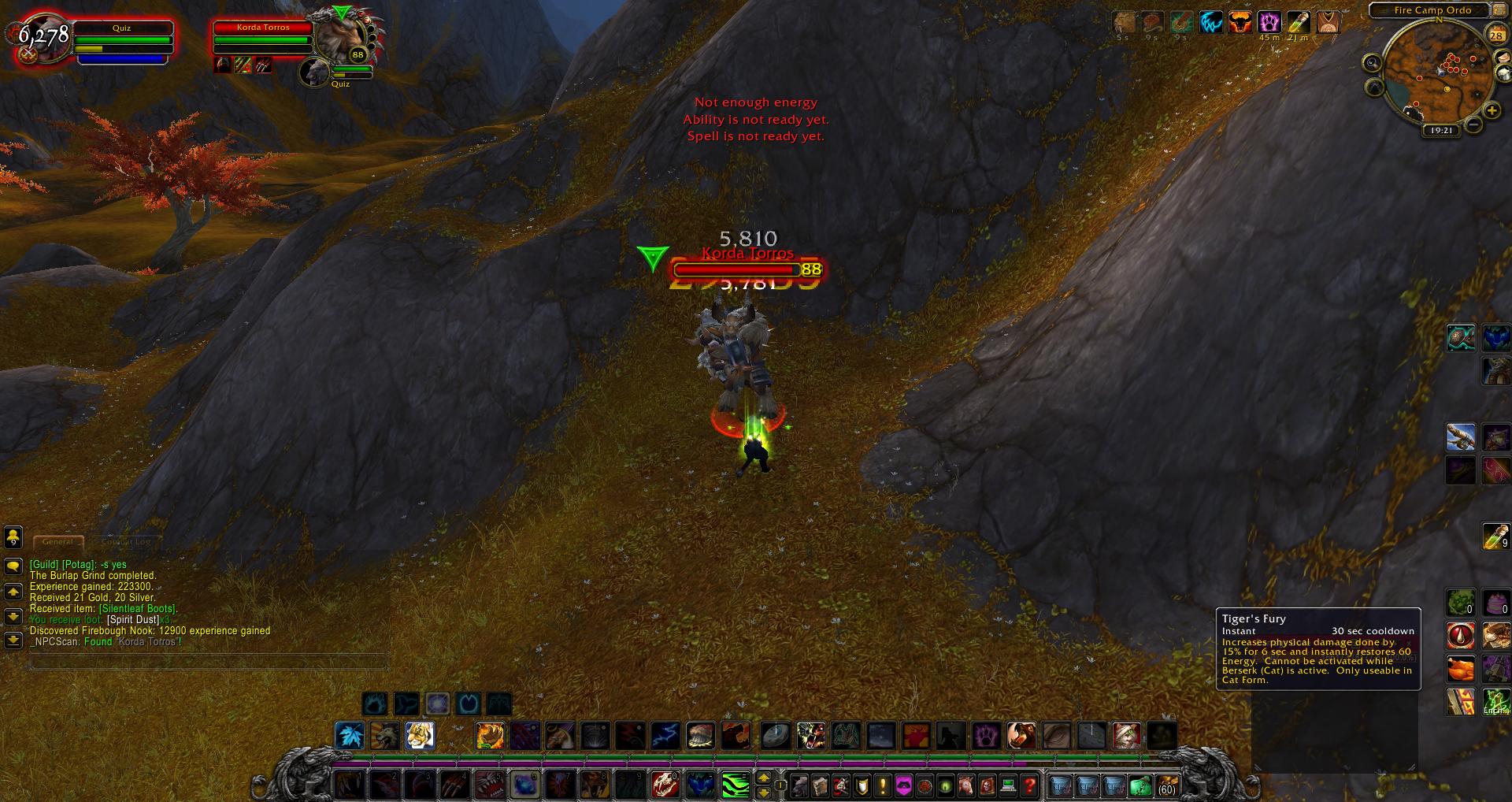1512x802 pixels.
Task: Zoom in the minimap with plus button
Action: pyautogui.click(x=1491, y=111)
